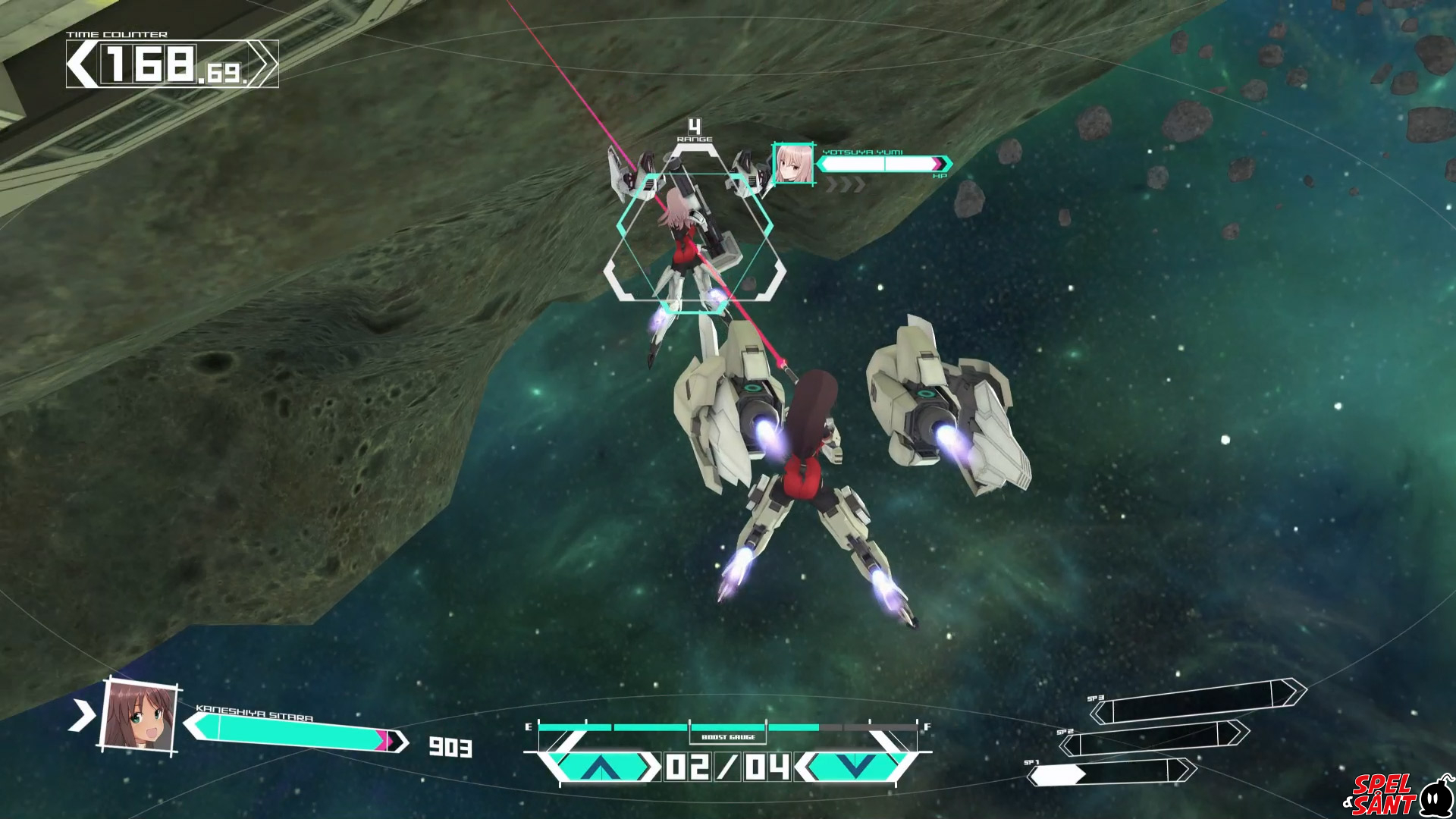Activate the SP 3 special slot
1456x819 pixels.
coord(1198,701)
